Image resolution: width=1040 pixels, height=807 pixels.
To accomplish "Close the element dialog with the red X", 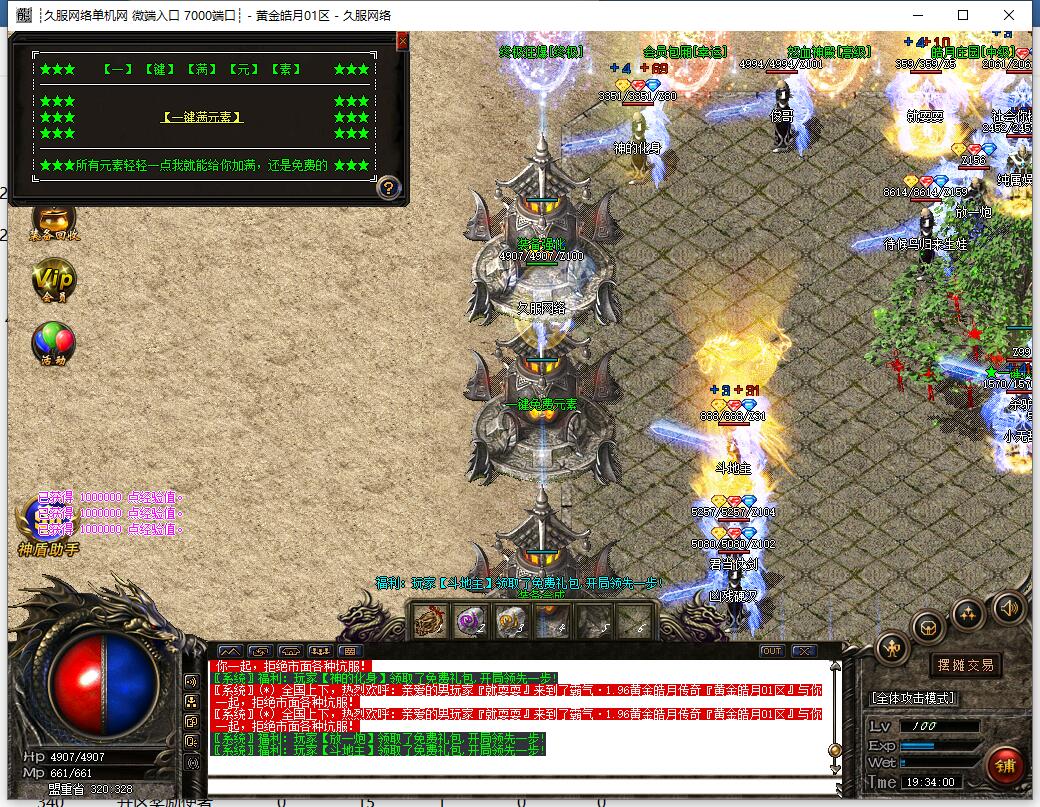I will [x=402, y=41].
